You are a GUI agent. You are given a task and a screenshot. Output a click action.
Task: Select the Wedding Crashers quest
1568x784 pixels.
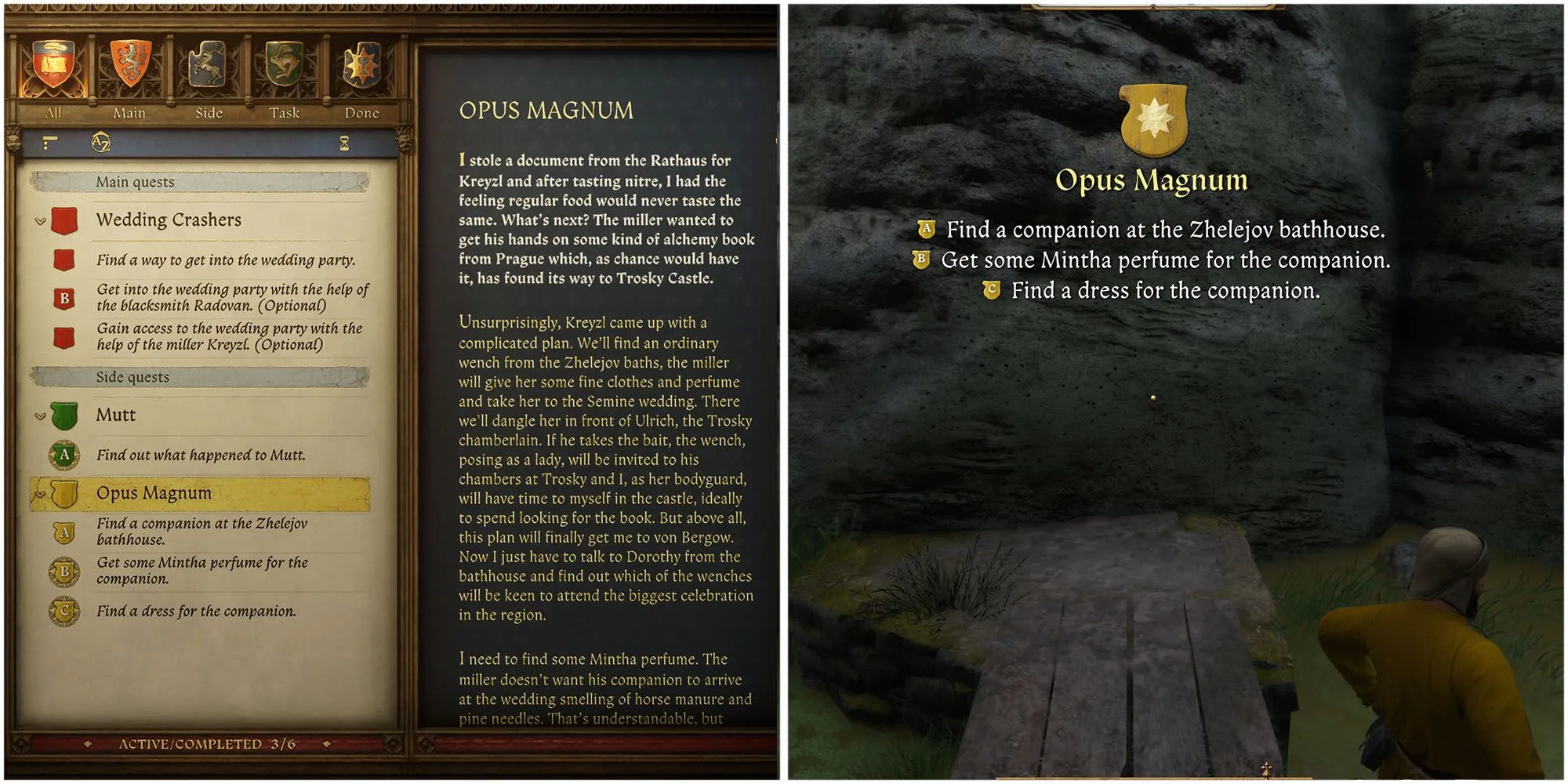pyautogui.click(x=169, y=220)
